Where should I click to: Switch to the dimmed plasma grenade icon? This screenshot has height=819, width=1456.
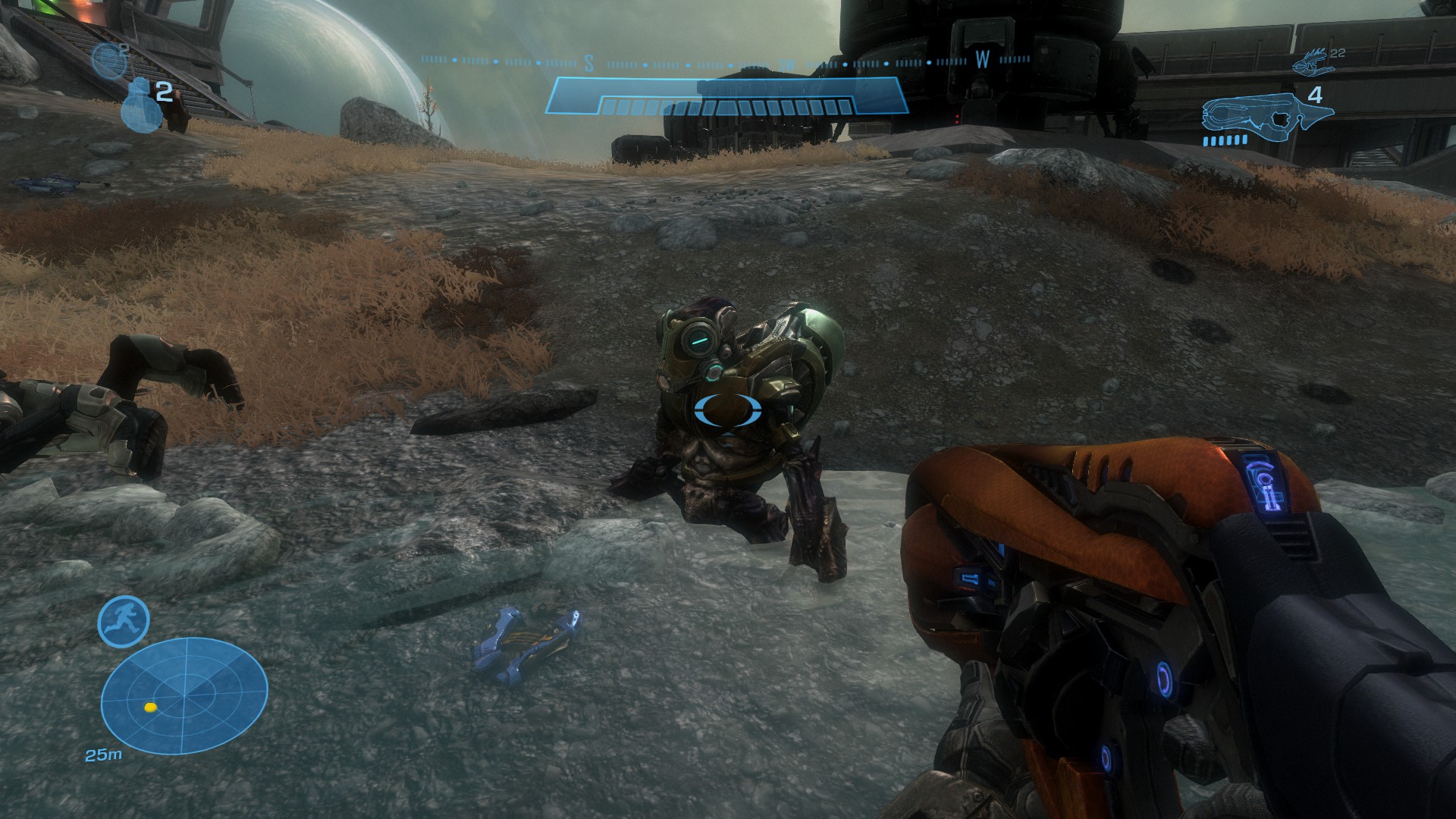tap(108, 61)
